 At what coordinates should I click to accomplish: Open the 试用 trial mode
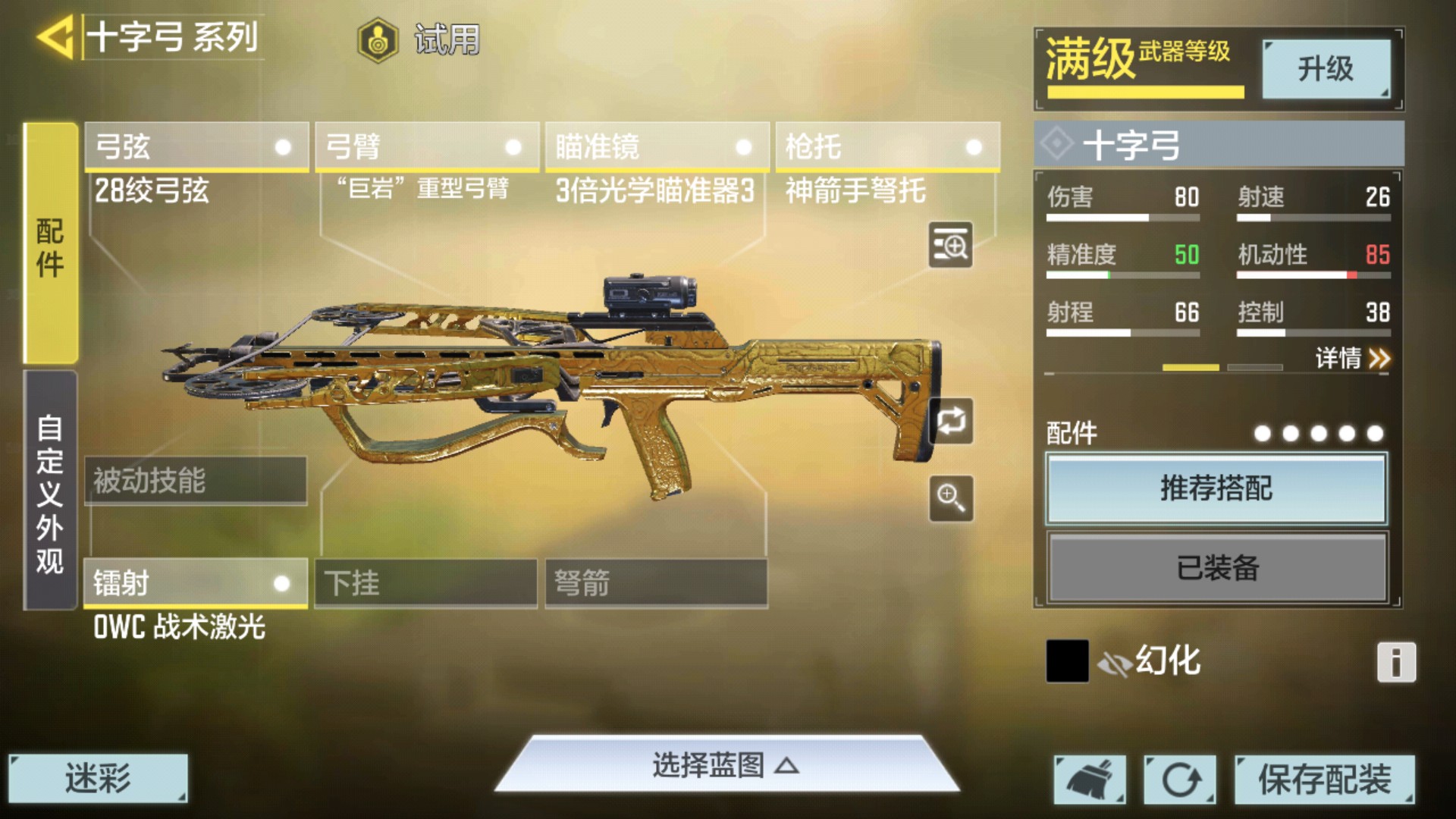(x=419, y=39)
